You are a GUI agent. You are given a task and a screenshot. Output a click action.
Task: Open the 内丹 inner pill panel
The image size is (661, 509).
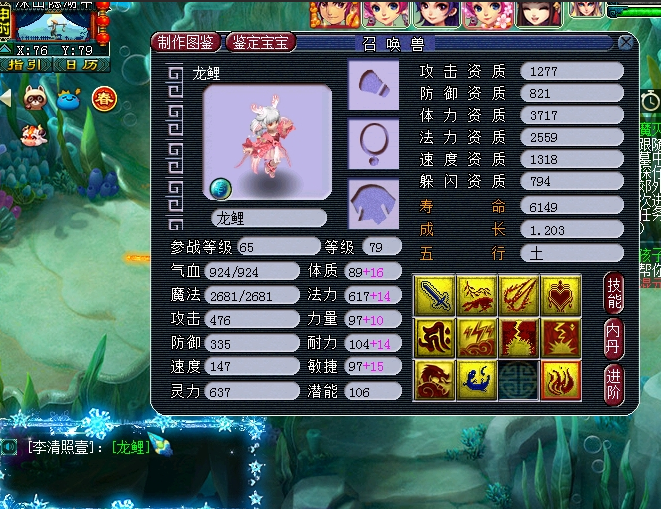click(615, 337)
